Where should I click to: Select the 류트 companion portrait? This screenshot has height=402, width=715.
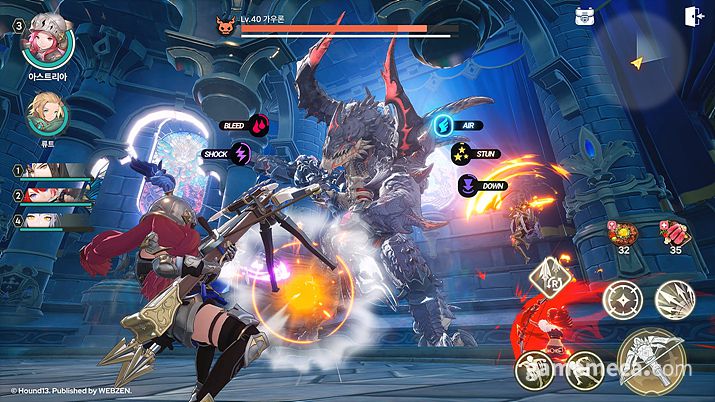(46, 115)
